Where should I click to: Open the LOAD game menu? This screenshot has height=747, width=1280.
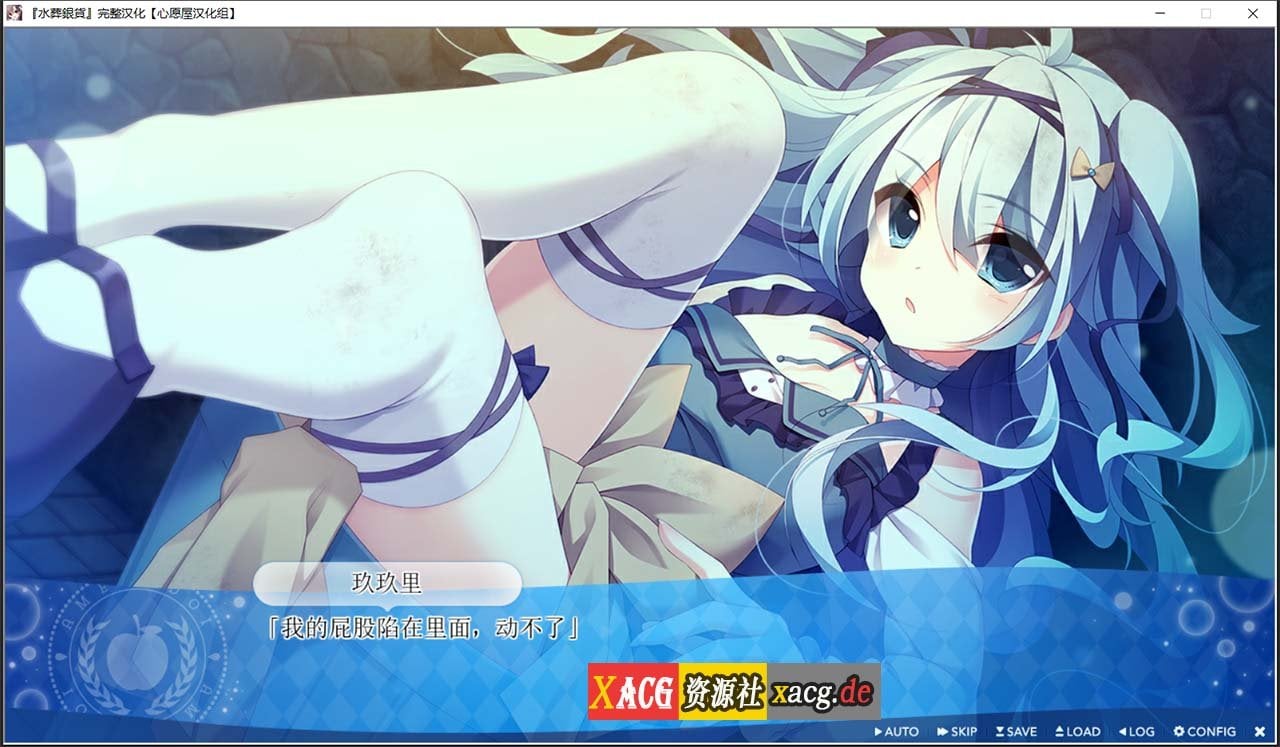(x=1076, y=732)
